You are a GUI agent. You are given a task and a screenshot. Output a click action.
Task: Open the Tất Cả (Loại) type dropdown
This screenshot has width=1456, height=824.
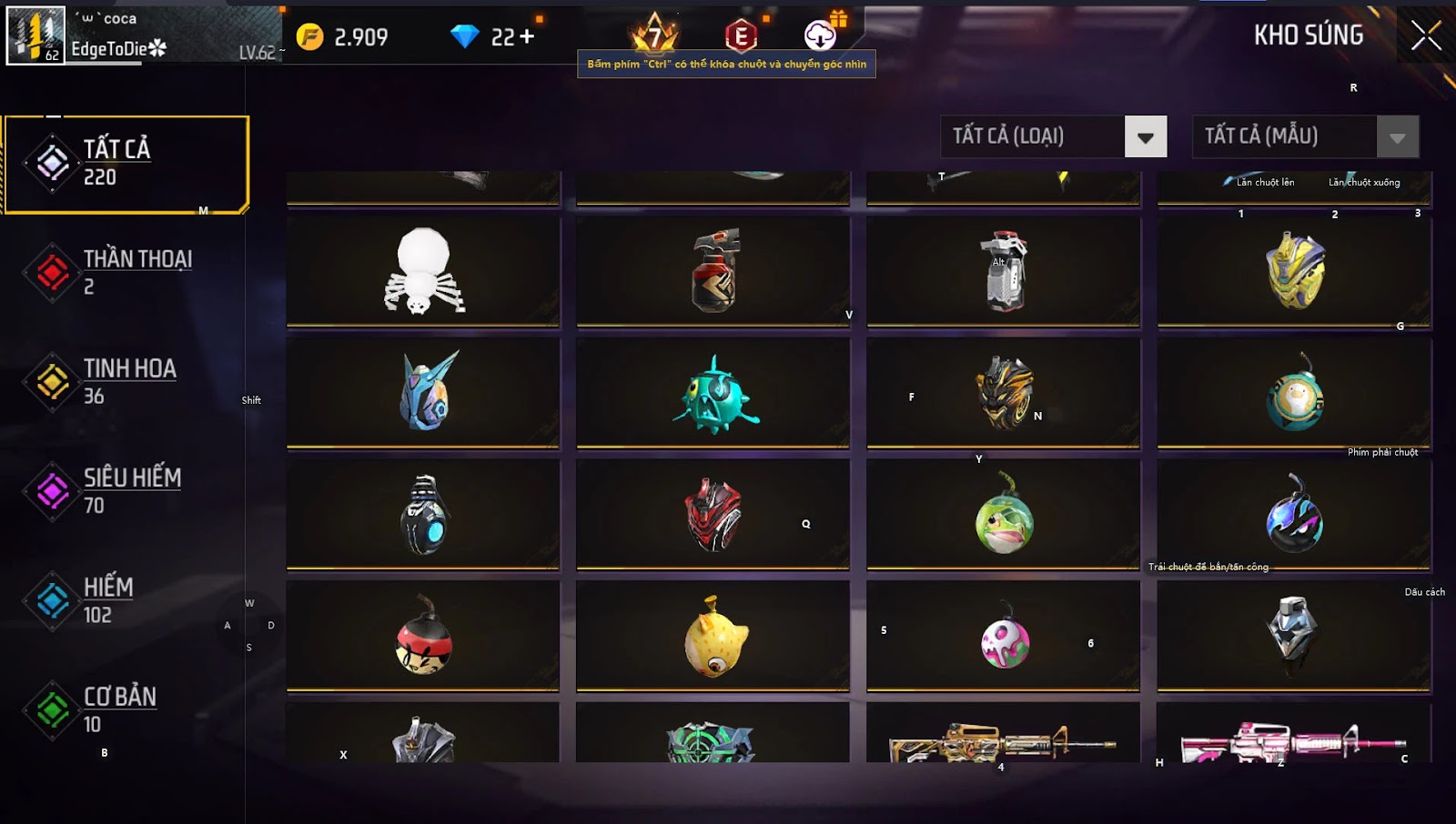pyautogui.click(x=1145, y=137)
